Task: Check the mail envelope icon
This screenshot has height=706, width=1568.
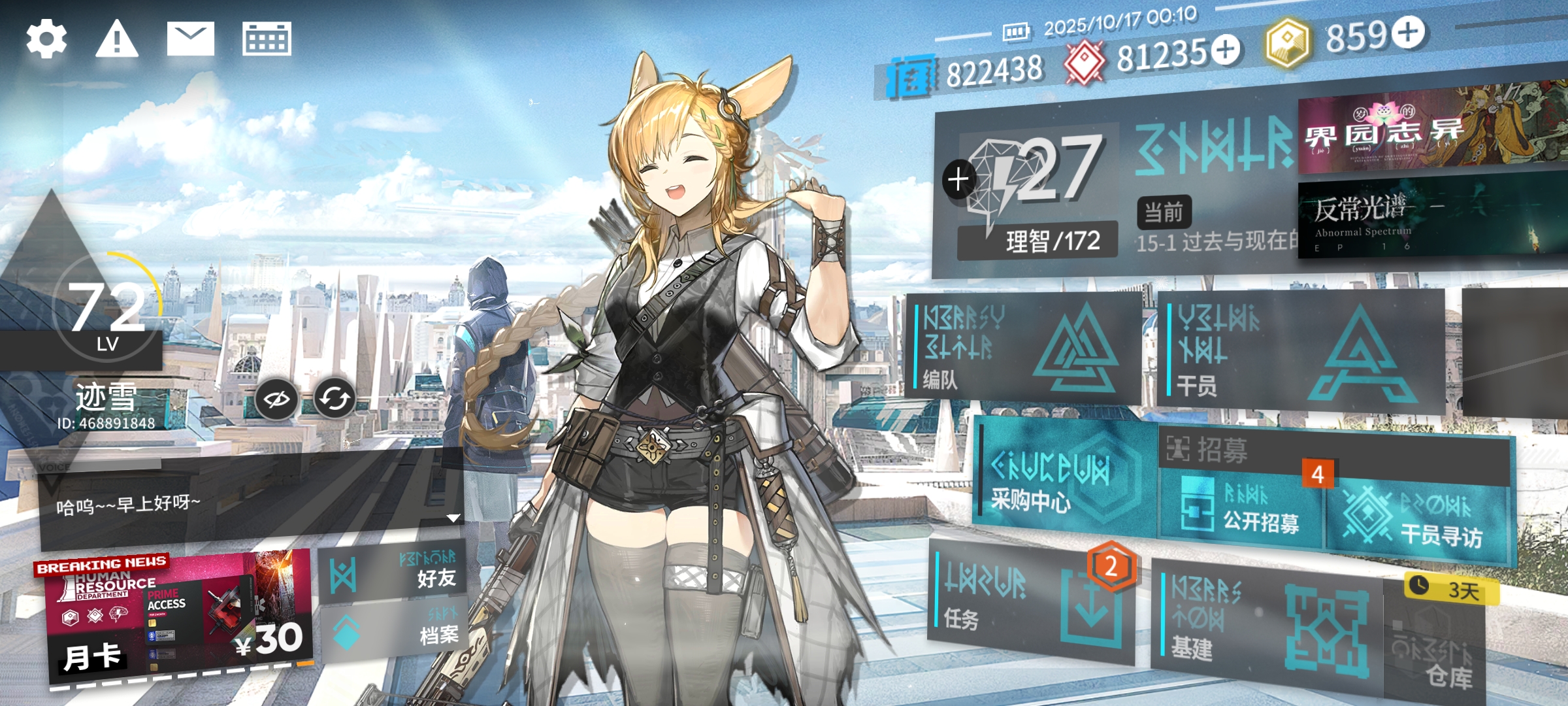Action: tap(190, 39)
